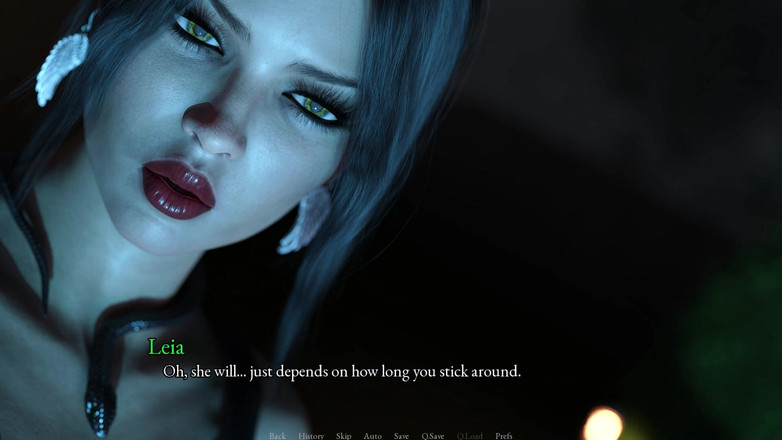Toggle Auto-advance mode
Viewport: 782px width, 440px height.
(x=372, y=435)
